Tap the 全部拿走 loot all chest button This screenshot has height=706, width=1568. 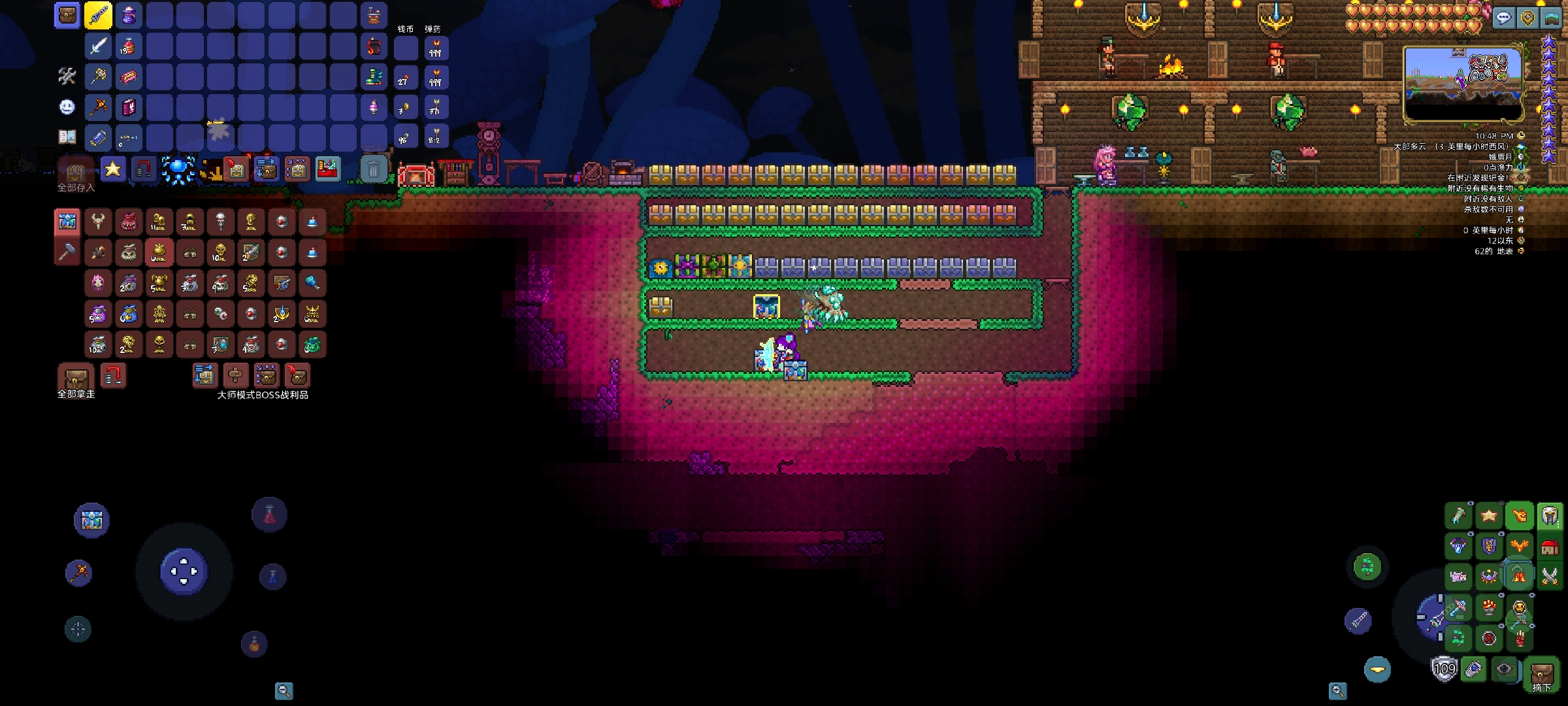click(x=76, y=378)
